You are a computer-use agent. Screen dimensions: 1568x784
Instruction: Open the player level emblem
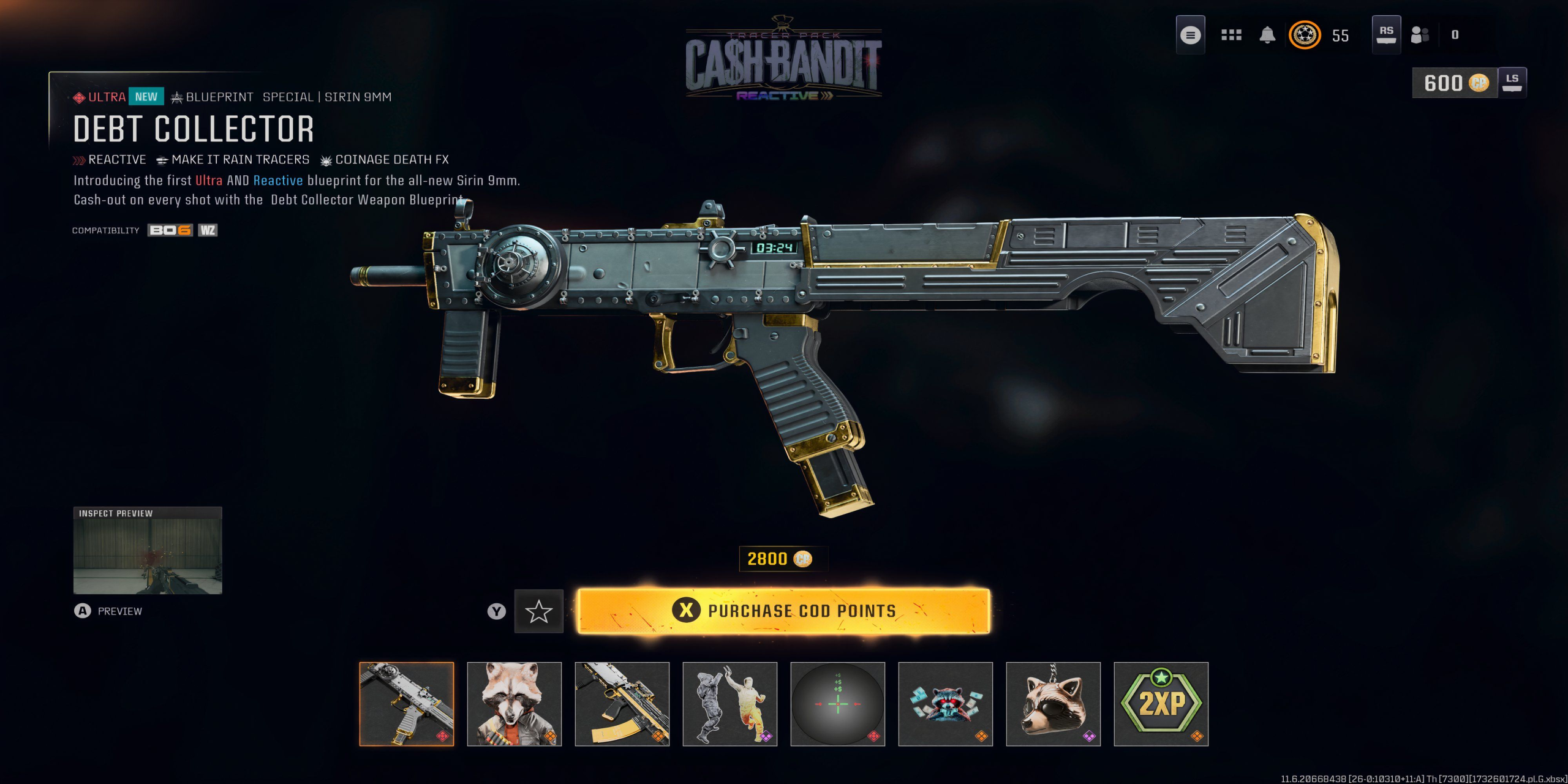(x=1305, y=35)
